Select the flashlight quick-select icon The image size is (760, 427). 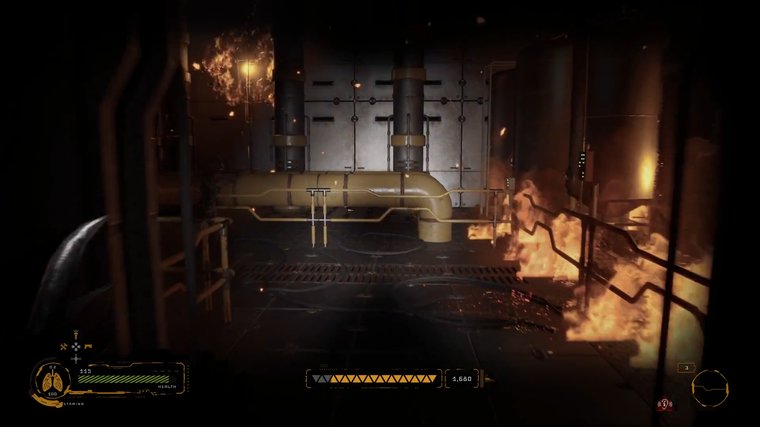pyautogui.click(x=76, y=334)
